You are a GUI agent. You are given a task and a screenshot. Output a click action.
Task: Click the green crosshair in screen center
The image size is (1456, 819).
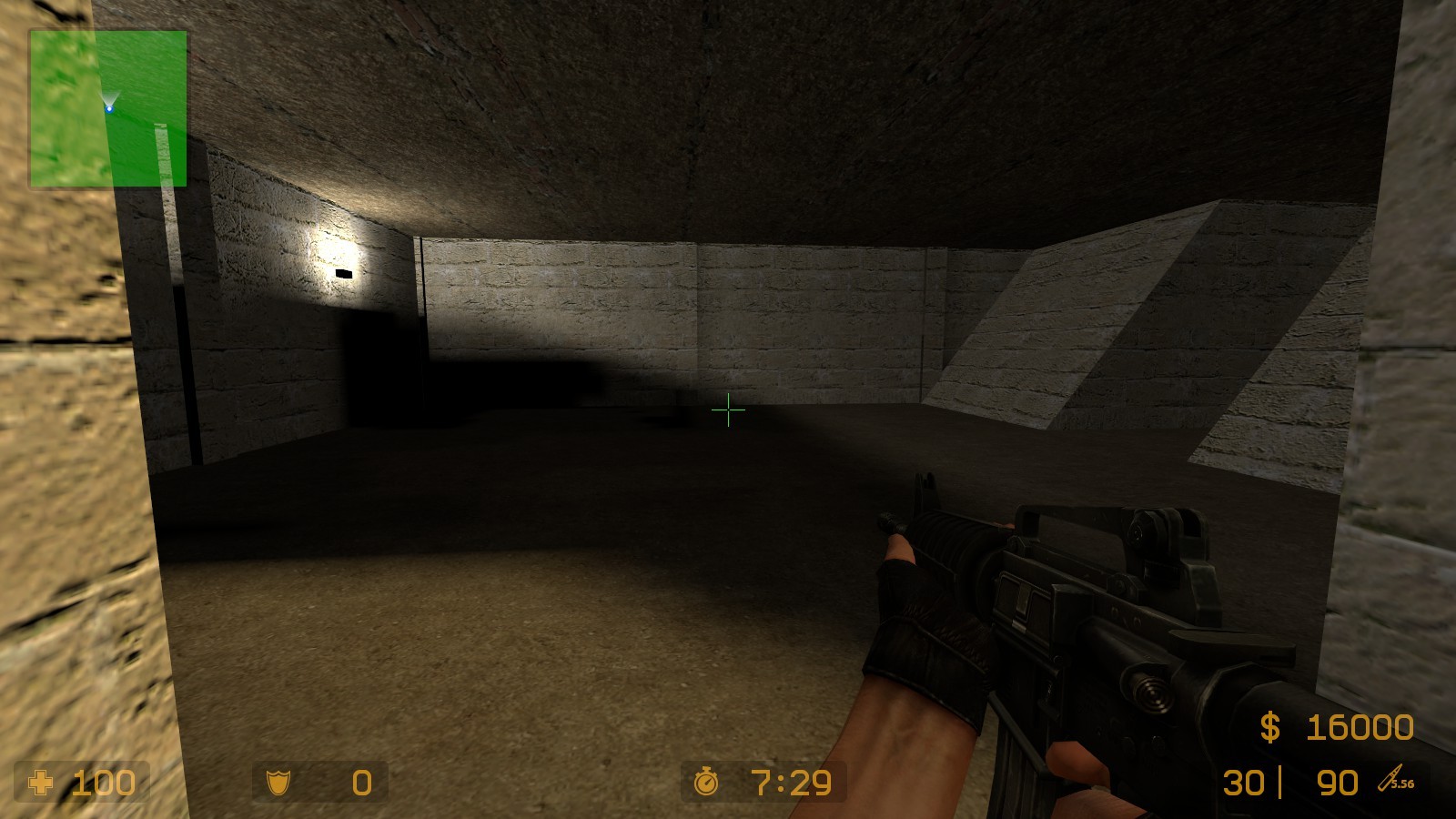coord(729,411)
